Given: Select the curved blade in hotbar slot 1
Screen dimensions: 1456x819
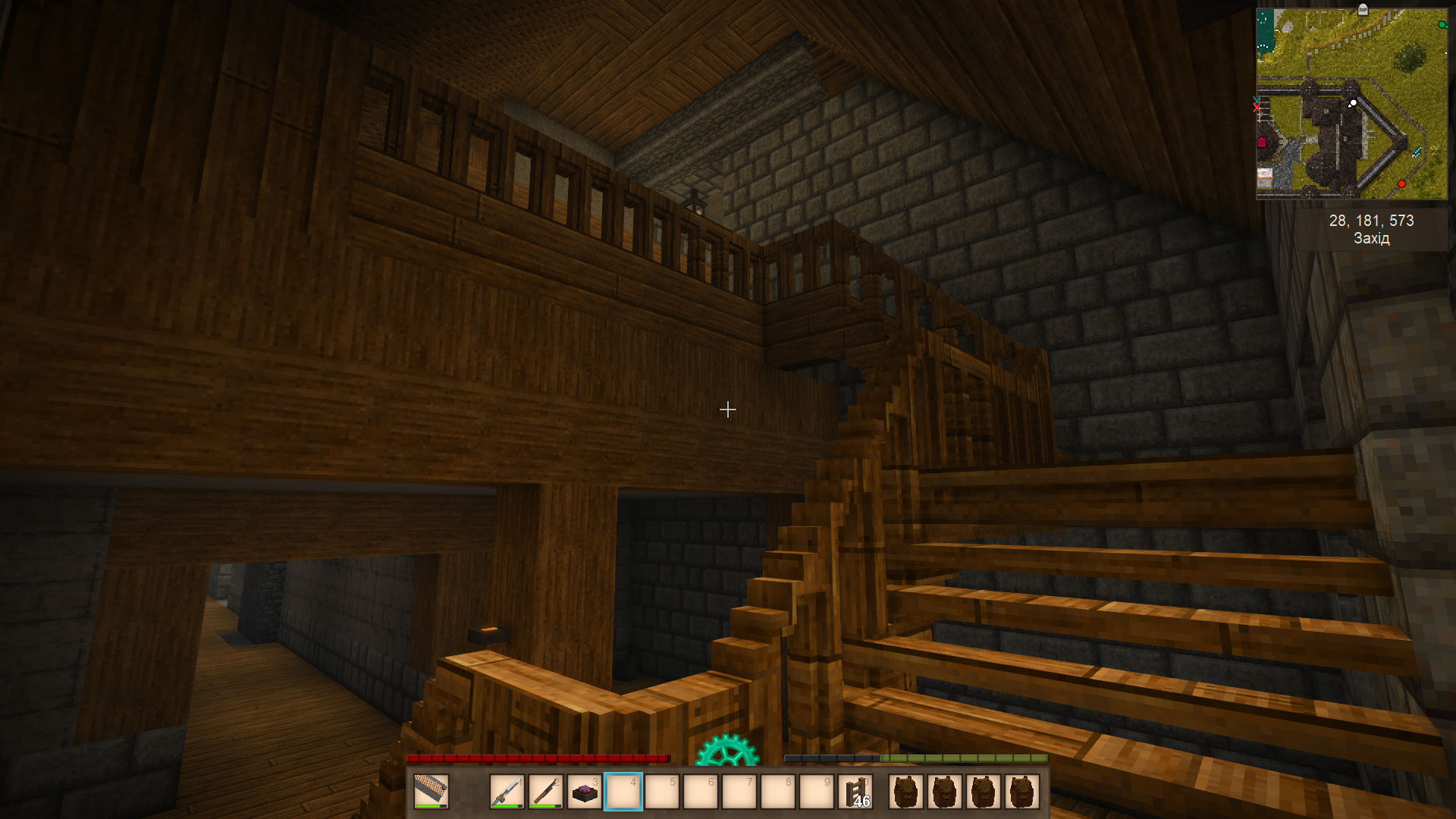Looking at the screenshot, I should 507,792.
